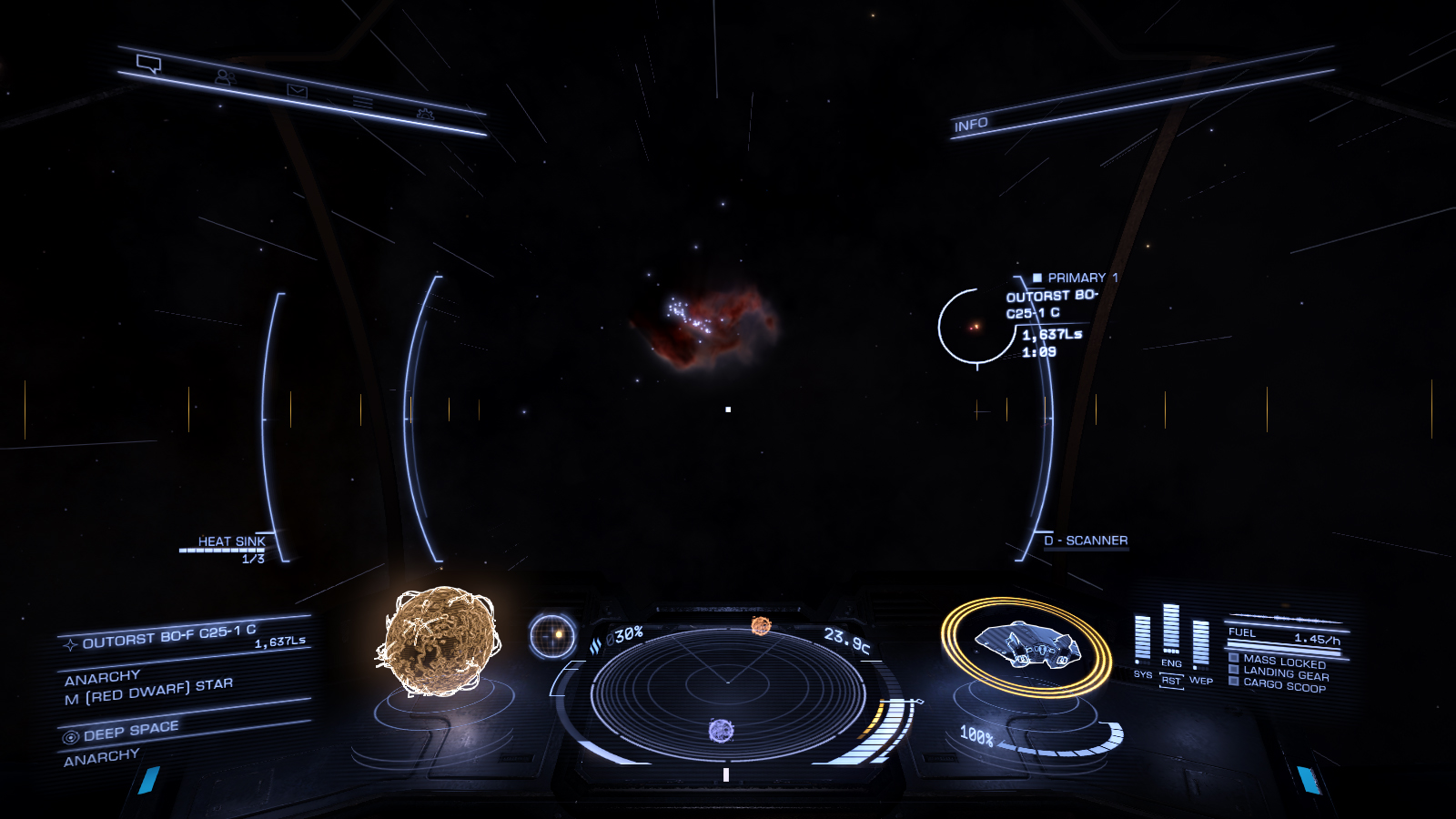The image size is (1456, 819).
Task: Open the chat speech-bubble comms tab
Action: (x=149, y=64)
